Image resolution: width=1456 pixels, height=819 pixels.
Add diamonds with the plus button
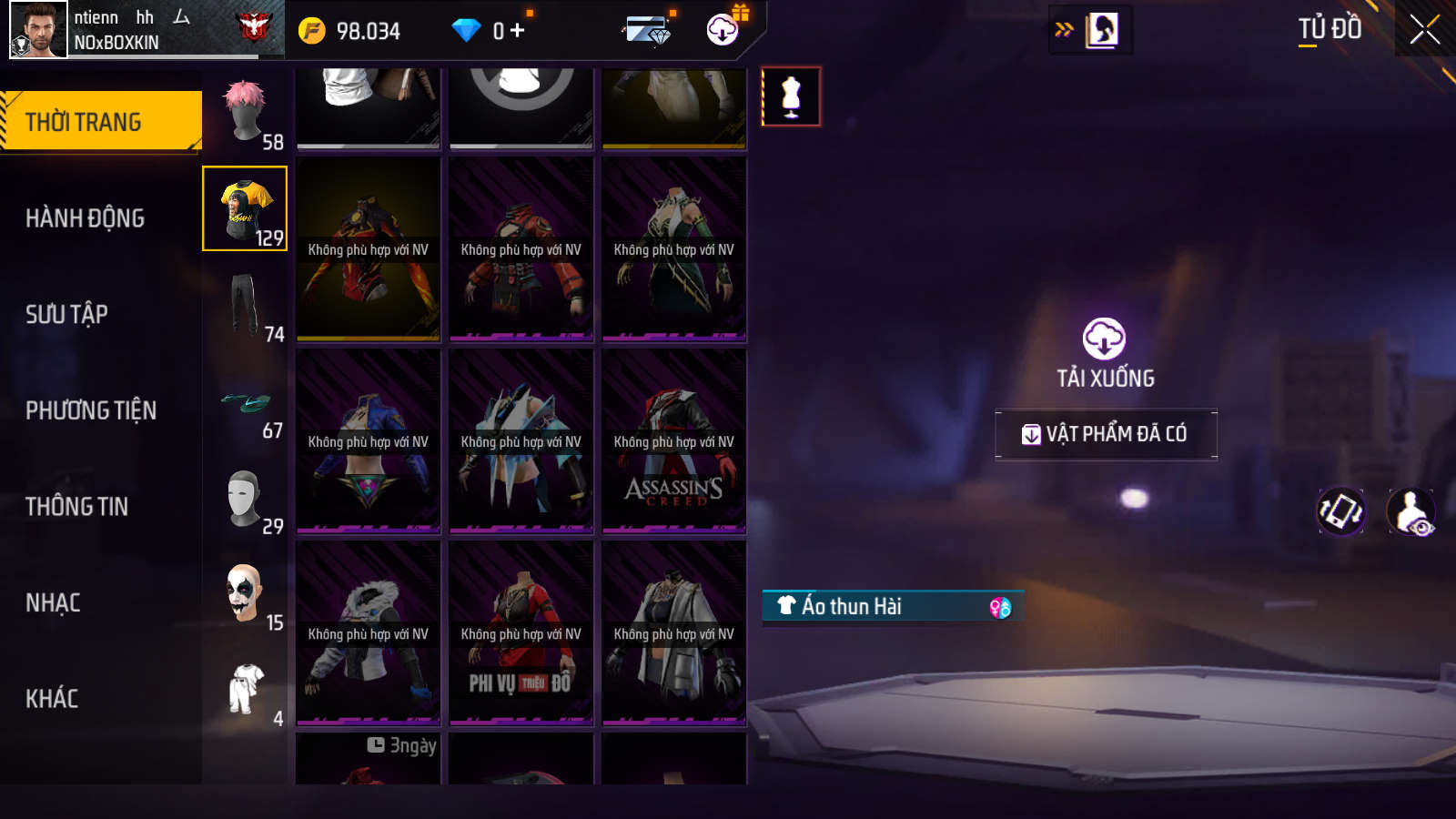[x=518, y=31]
